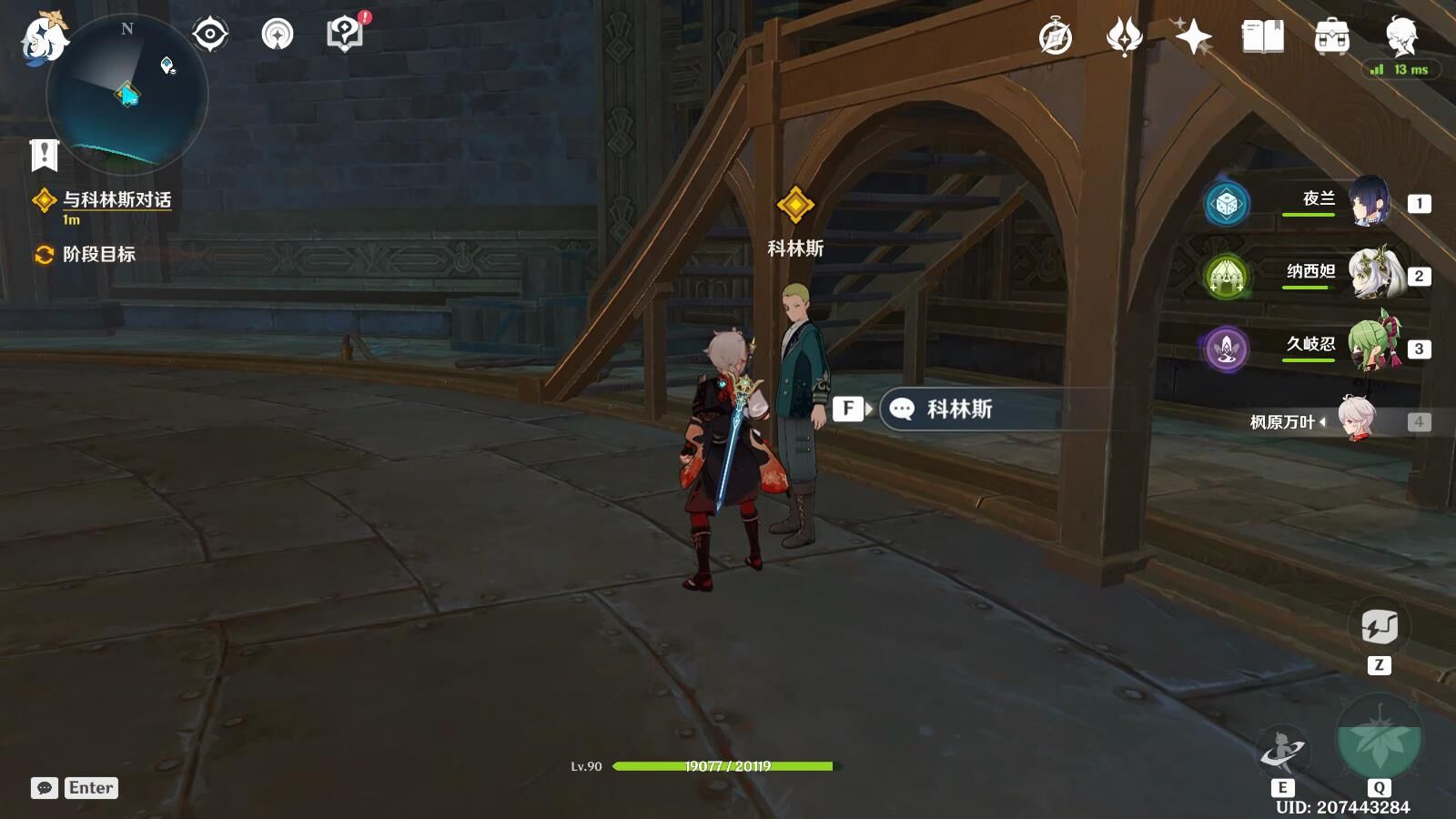Open the Adventurer Handbook book icon
Image resolution: width=1456 pixels, height=819 pixels.
(x=1262, y=37)
